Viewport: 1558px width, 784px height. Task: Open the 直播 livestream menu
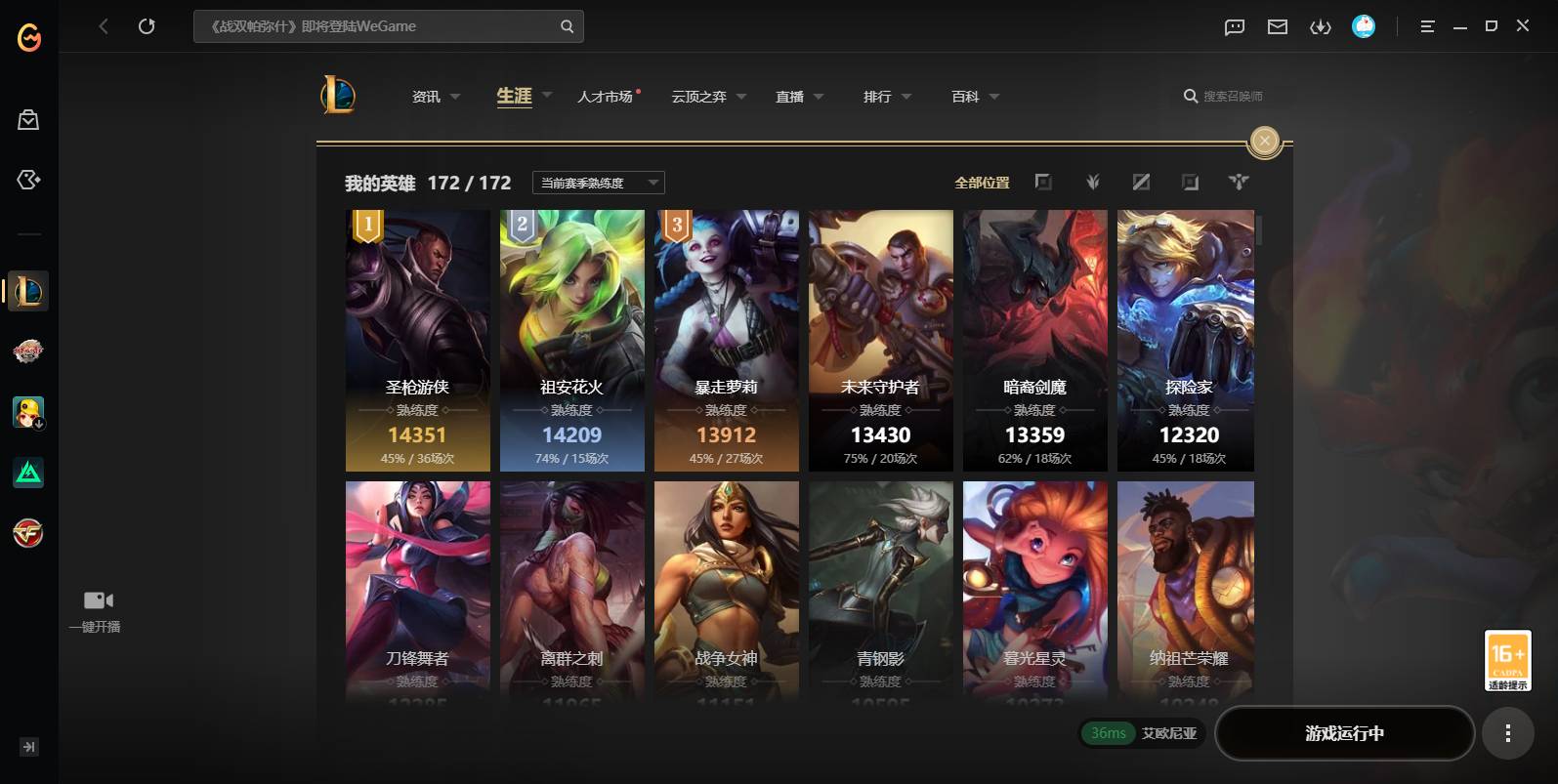(x=798, y=97)
